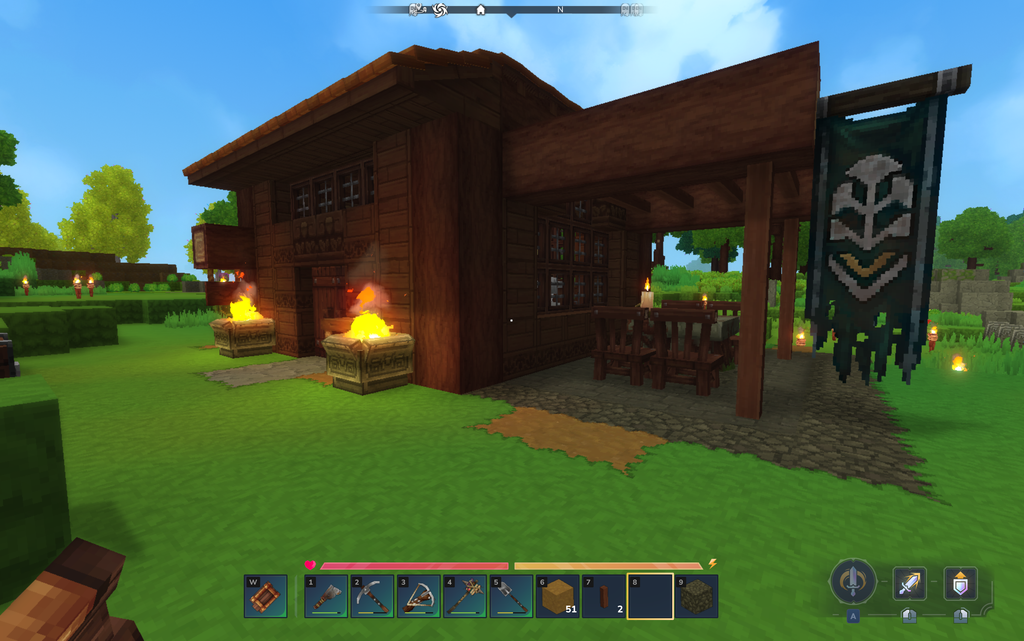Viewport: 1024px width, 641px height.
Task: Use the sword strike attack icon
Action: point(909,583)
